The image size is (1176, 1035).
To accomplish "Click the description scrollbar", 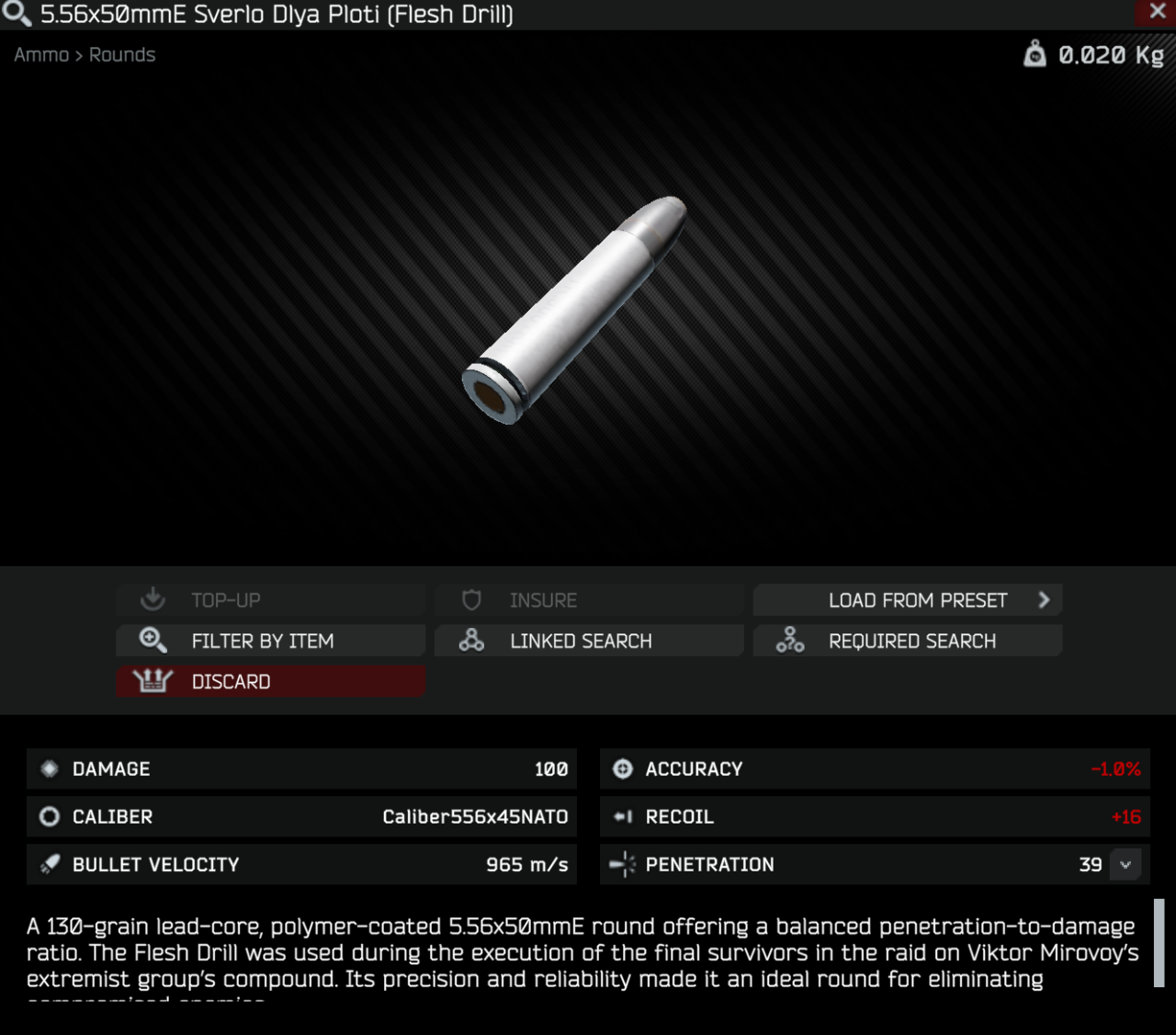I will (x=1159, y=942).
